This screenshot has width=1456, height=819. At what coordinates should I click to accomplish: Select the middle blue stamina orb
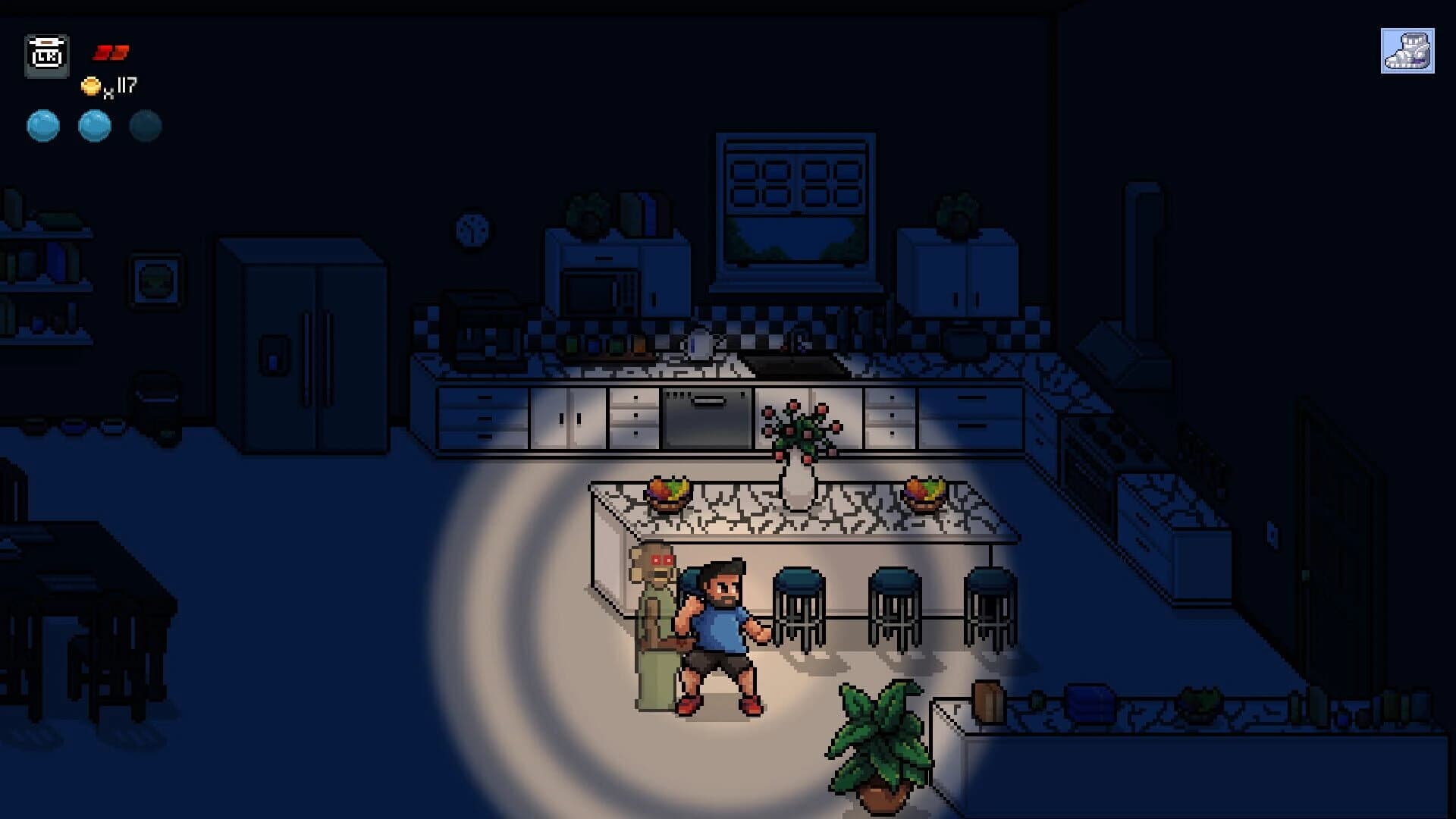click(x=93, y=126)
